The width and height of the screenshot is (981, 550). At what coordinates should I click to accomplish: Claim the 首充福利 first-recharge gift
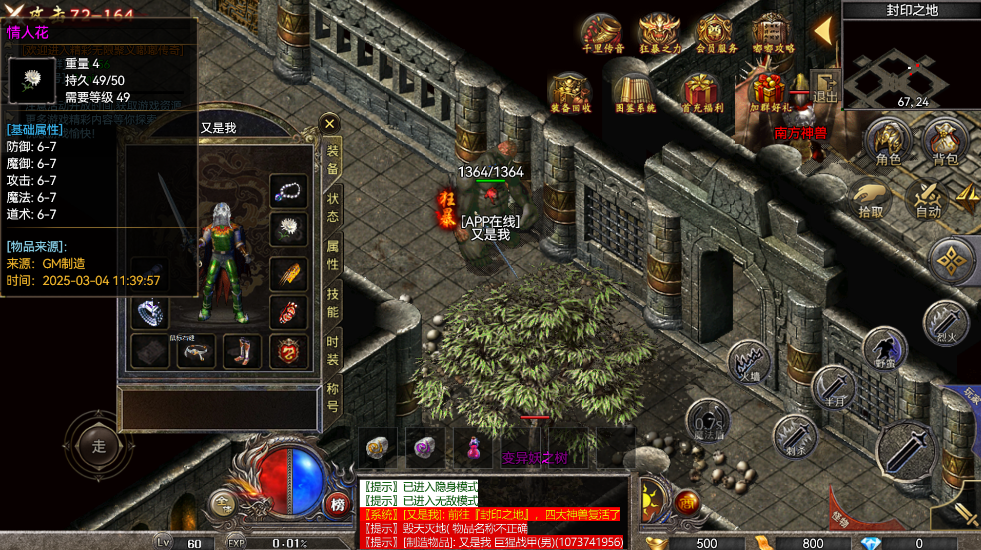click(x=702, y=91)
